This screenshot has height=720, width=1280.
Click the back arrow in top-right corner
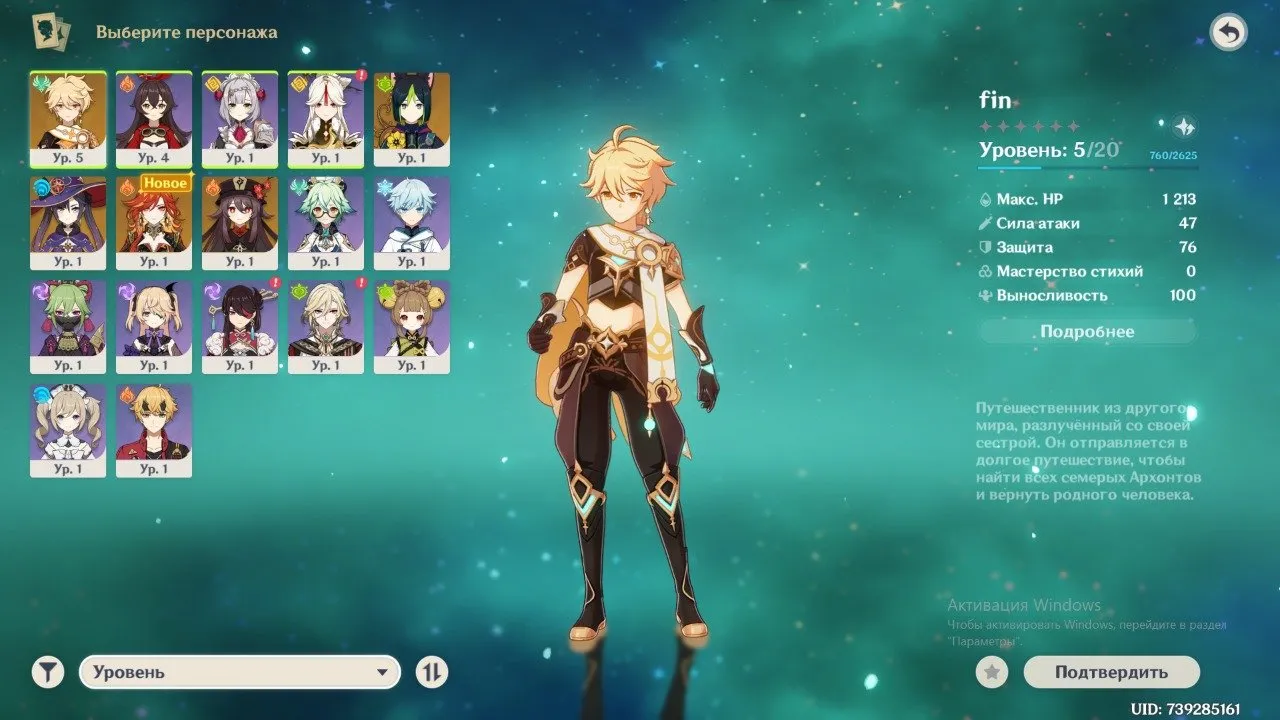tap(1229, 31)
